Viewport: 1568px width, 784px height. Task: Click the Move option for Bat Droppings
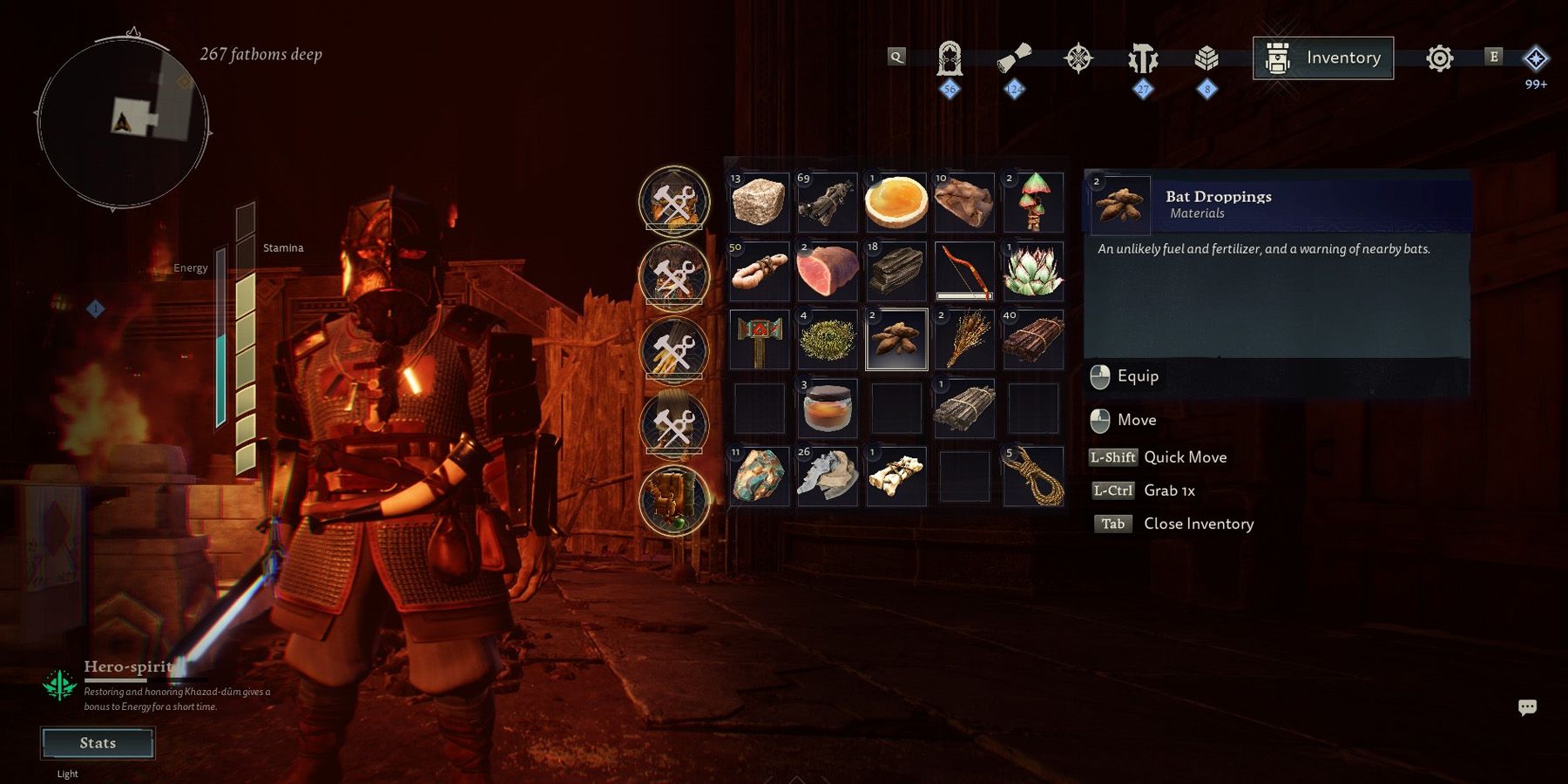pos(1124,420)
